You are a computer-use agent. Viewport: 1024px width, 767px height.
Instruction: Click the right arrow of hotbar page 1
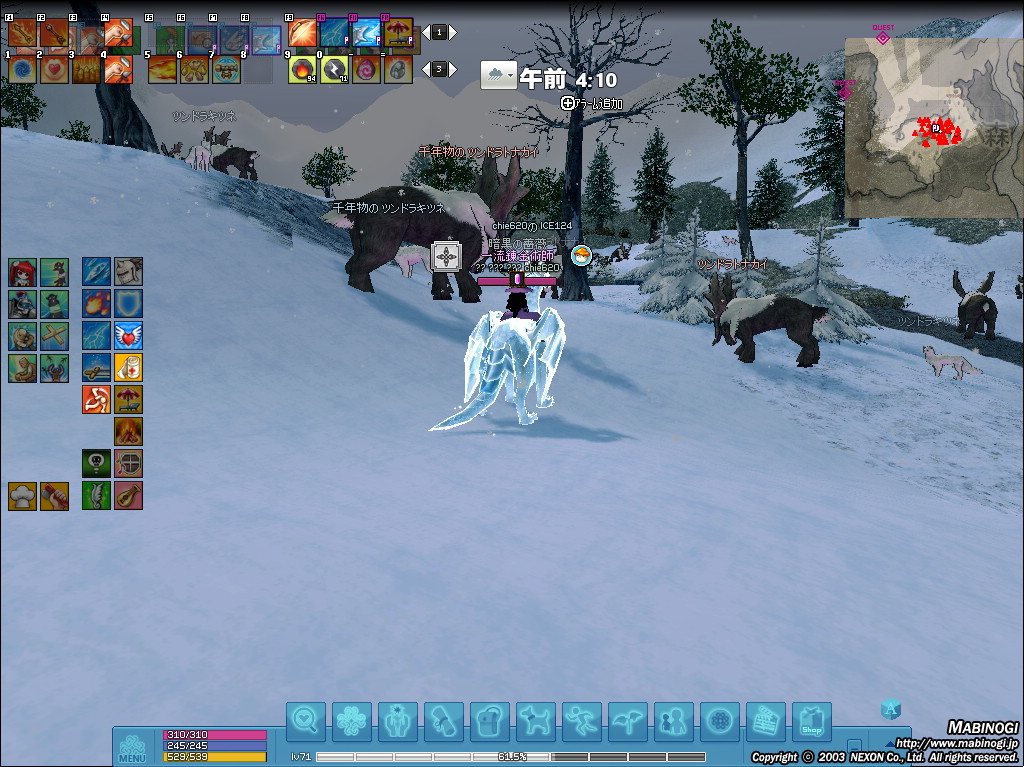(455, 33)
